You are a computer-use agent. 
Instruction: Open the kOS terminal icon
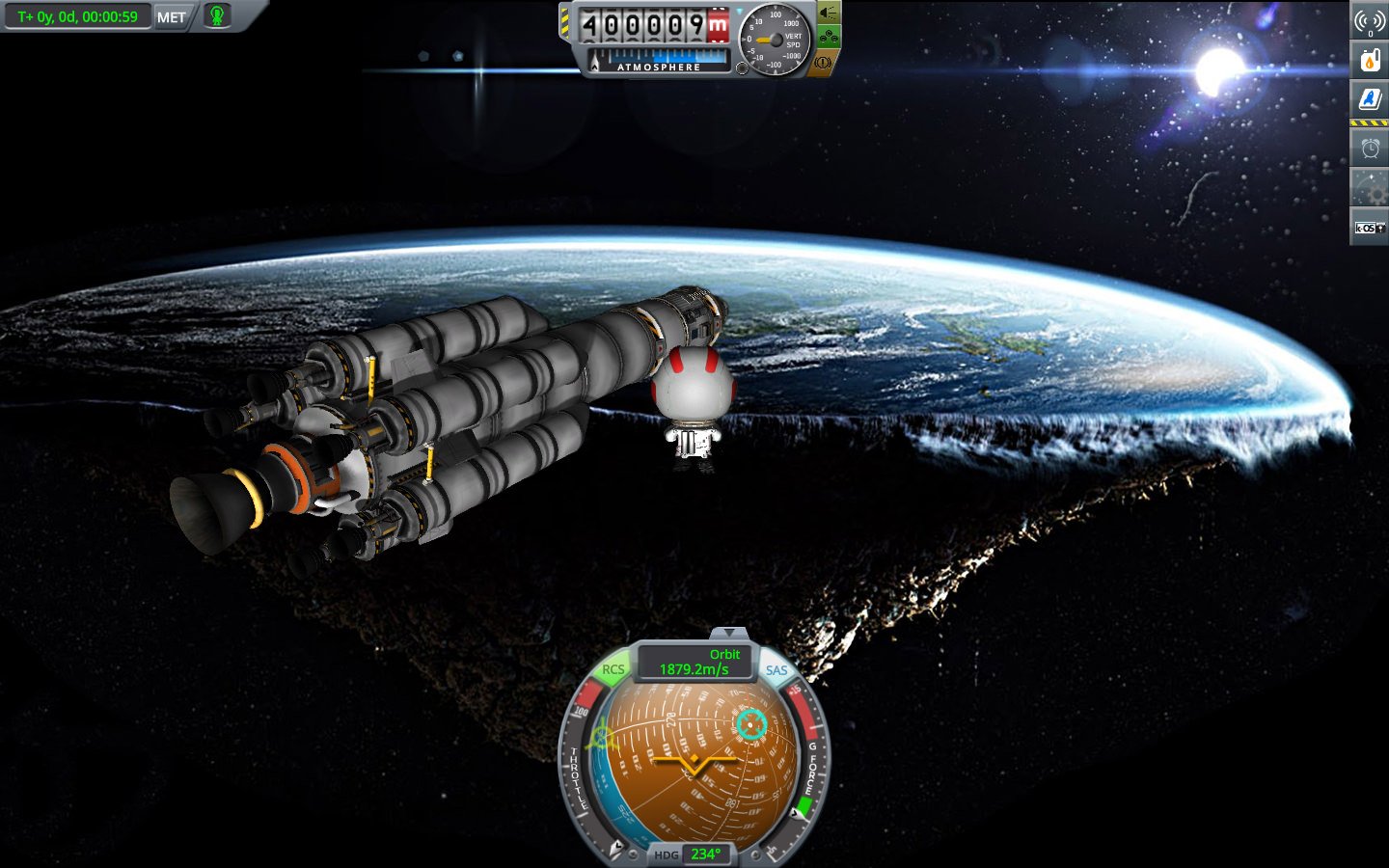(x=1369, y=226)
